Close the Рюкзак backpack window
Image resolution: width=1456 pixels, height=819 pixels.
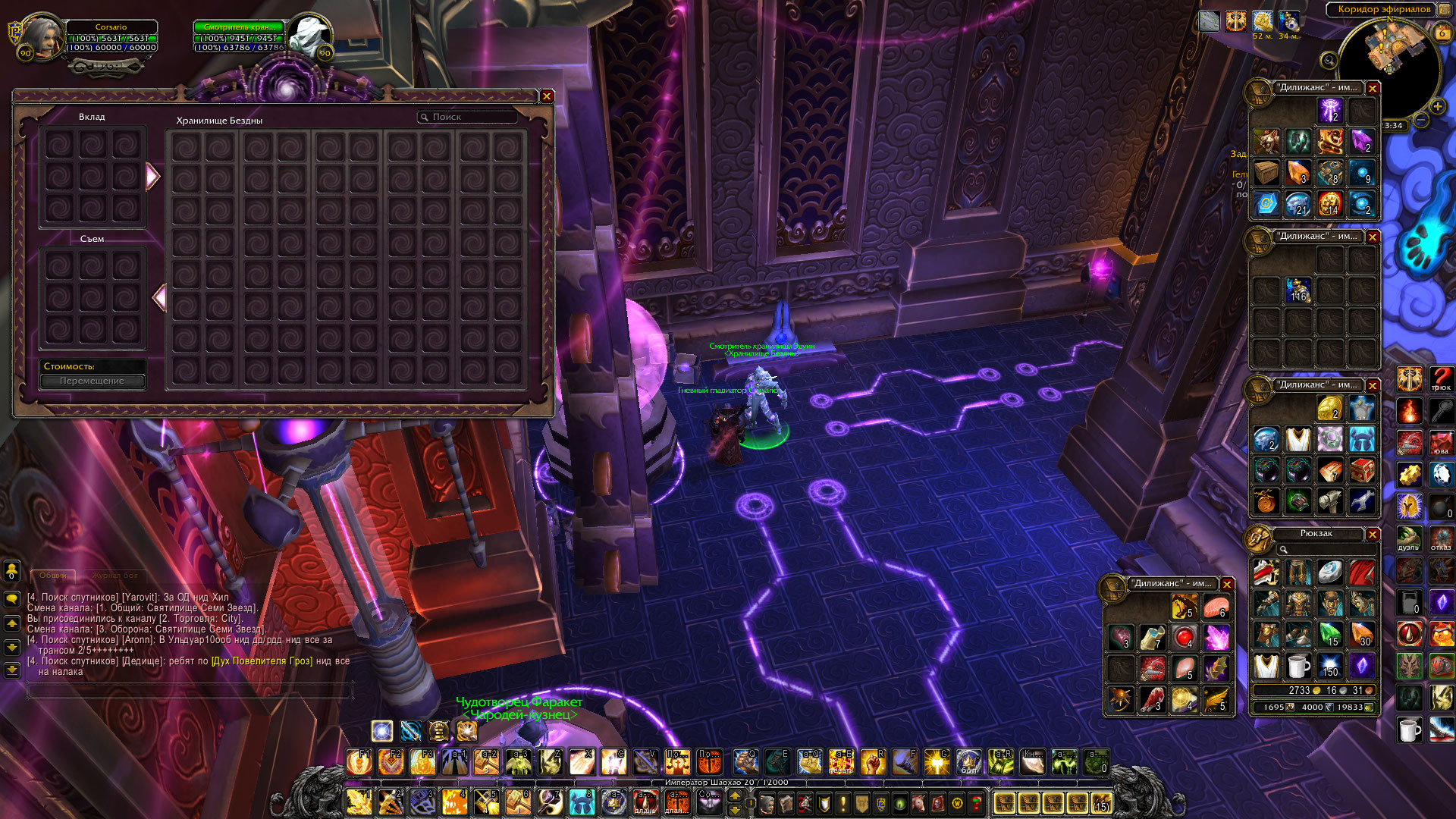(x=1373, y=535)
